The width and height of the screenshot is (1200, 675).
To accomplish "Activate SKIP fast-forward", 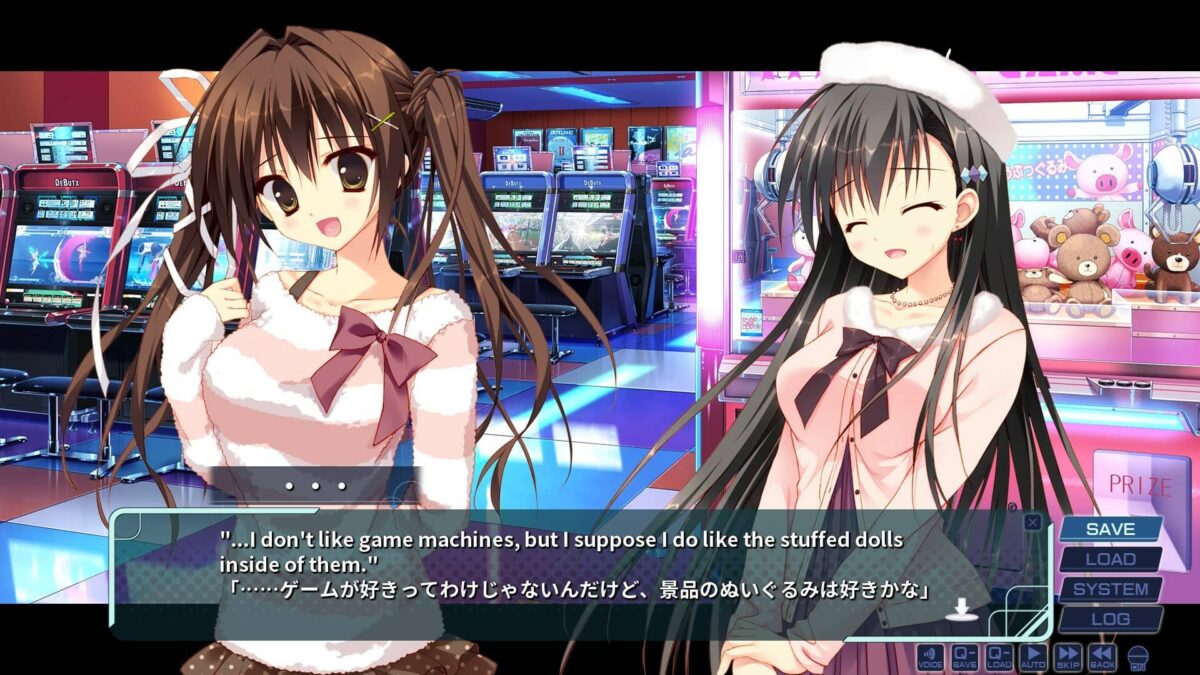I will pyautogui.click(x=1067, y=657).
